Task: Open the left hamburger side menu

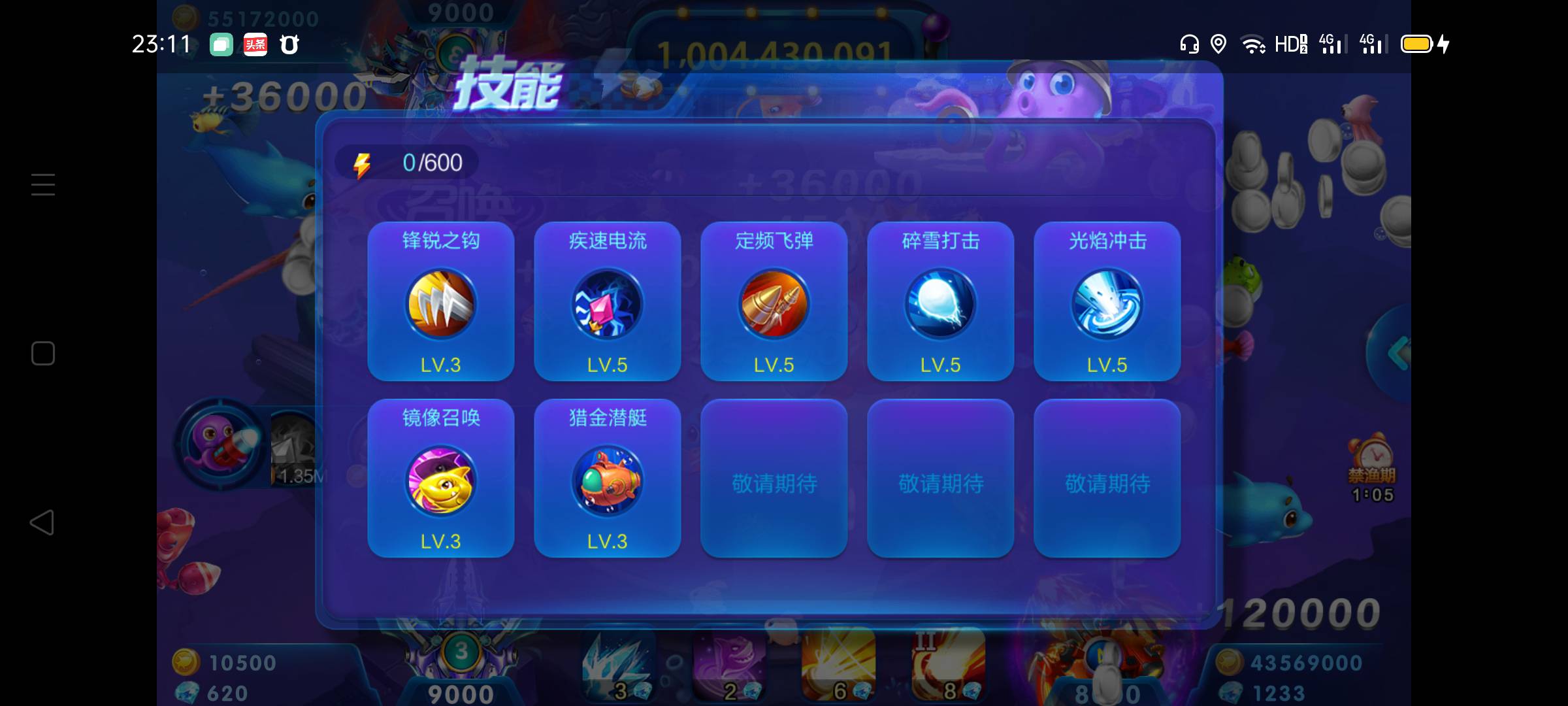Action: pos(42,184)
